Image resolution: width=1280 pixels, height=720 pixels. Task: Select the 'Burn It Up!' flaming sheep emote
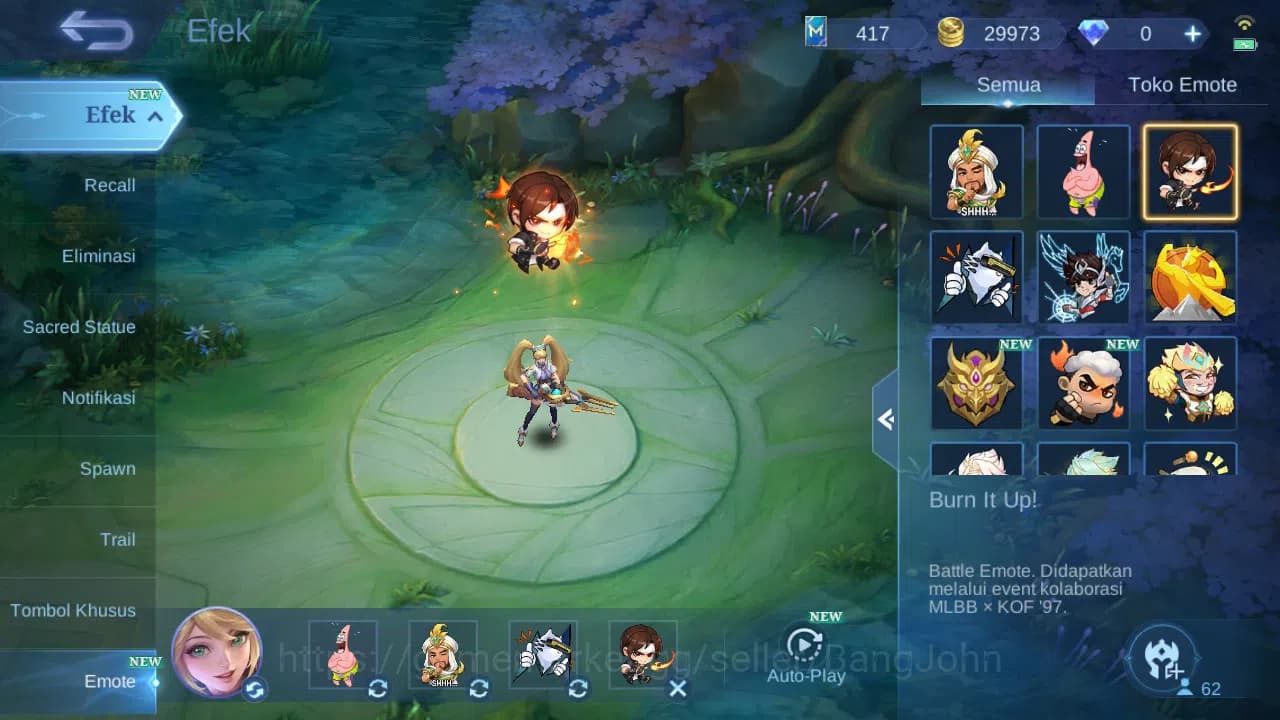[x=1083, y=383]
